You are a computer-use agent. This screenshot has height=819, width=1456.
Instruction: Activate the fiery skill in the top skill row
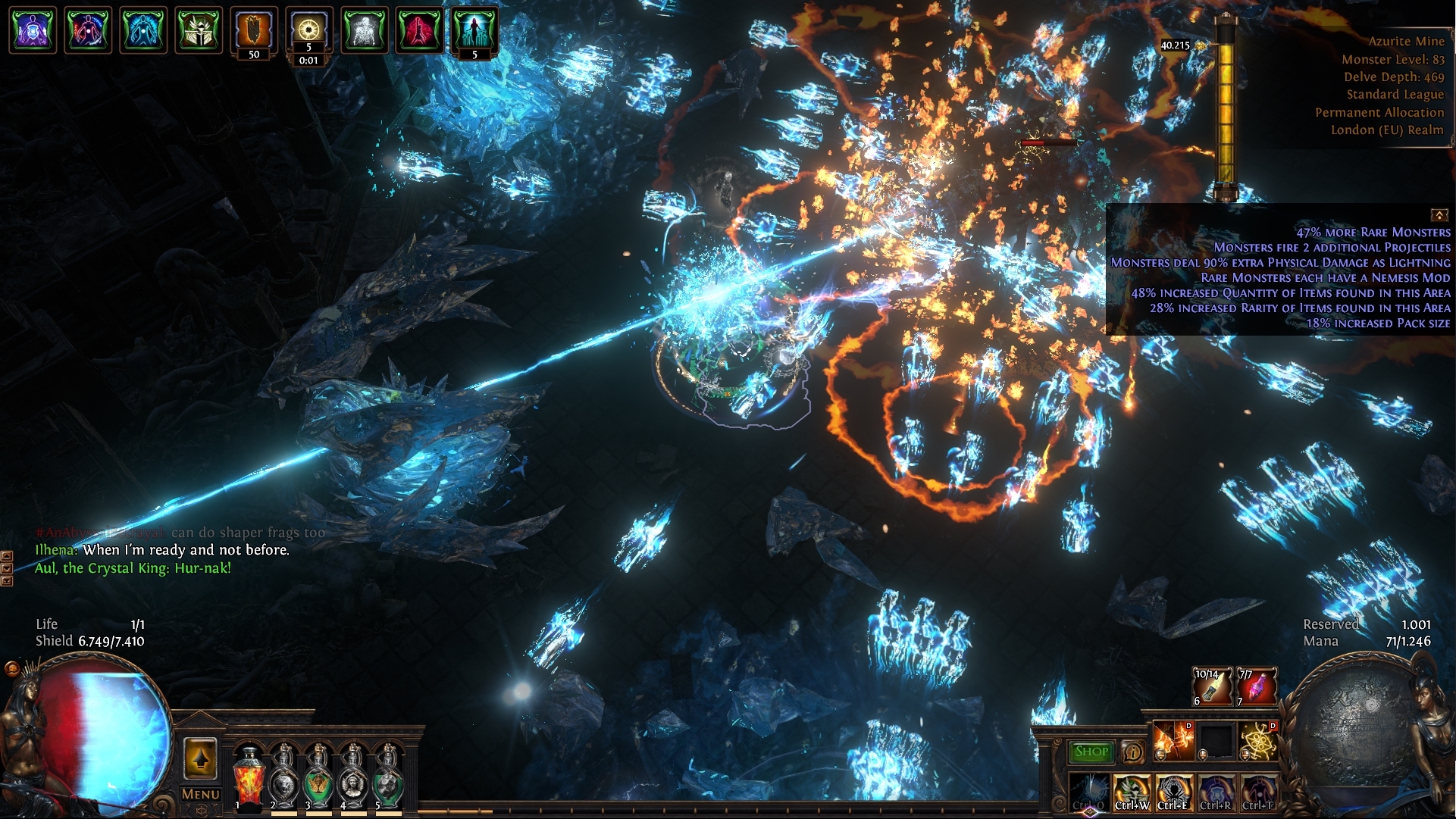click(x=1173, y=741)
